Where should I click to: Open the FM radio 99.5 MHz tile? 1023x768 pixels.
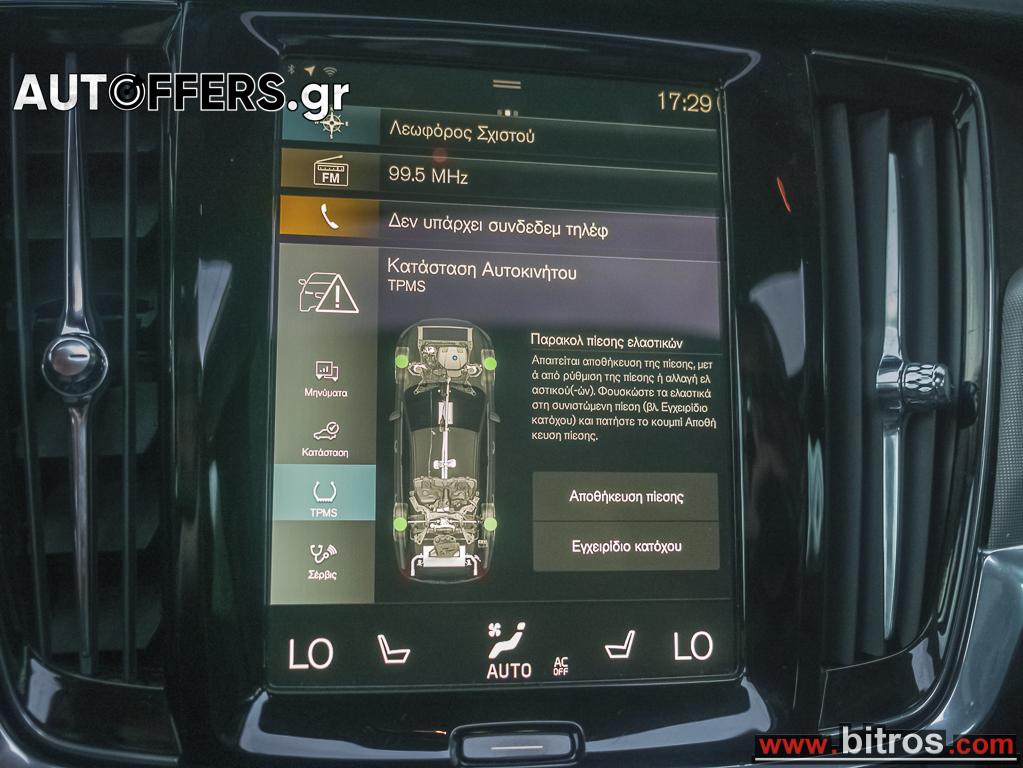[500, 176]
